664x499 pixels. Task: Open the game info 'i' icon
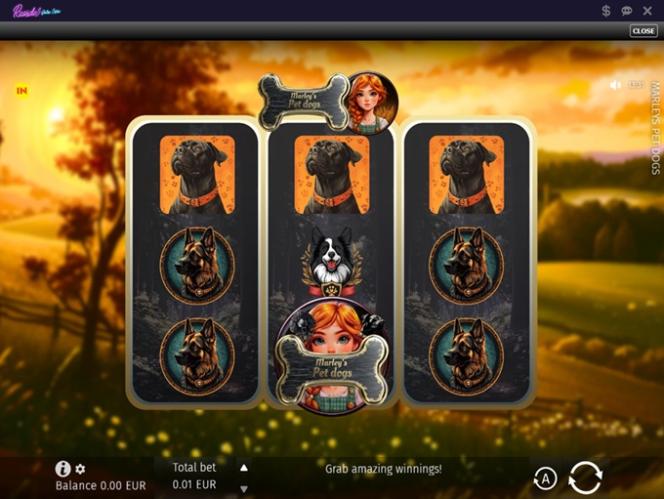tap(63, 468)
